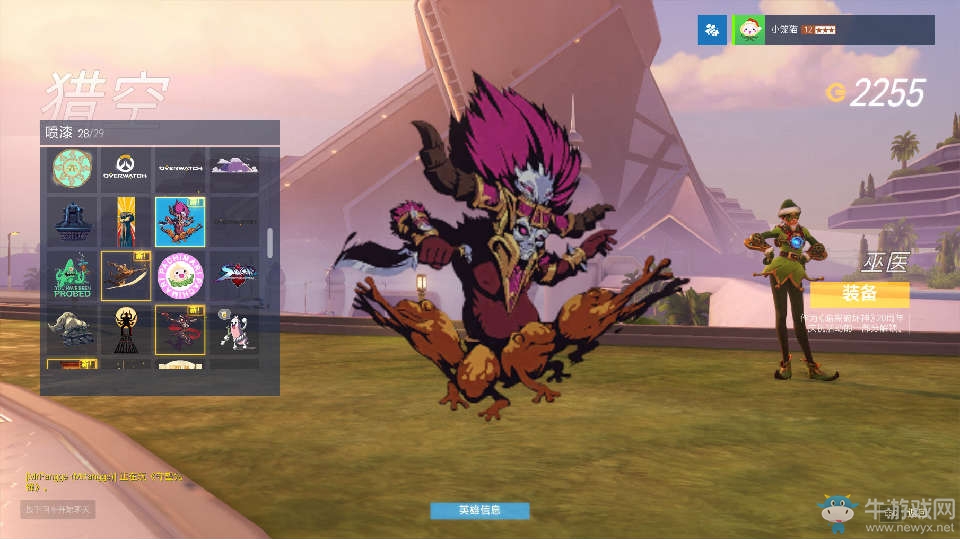The image size is (960, 539).
Task: Select the blue and red logo spray
Action: coord(234,275)
